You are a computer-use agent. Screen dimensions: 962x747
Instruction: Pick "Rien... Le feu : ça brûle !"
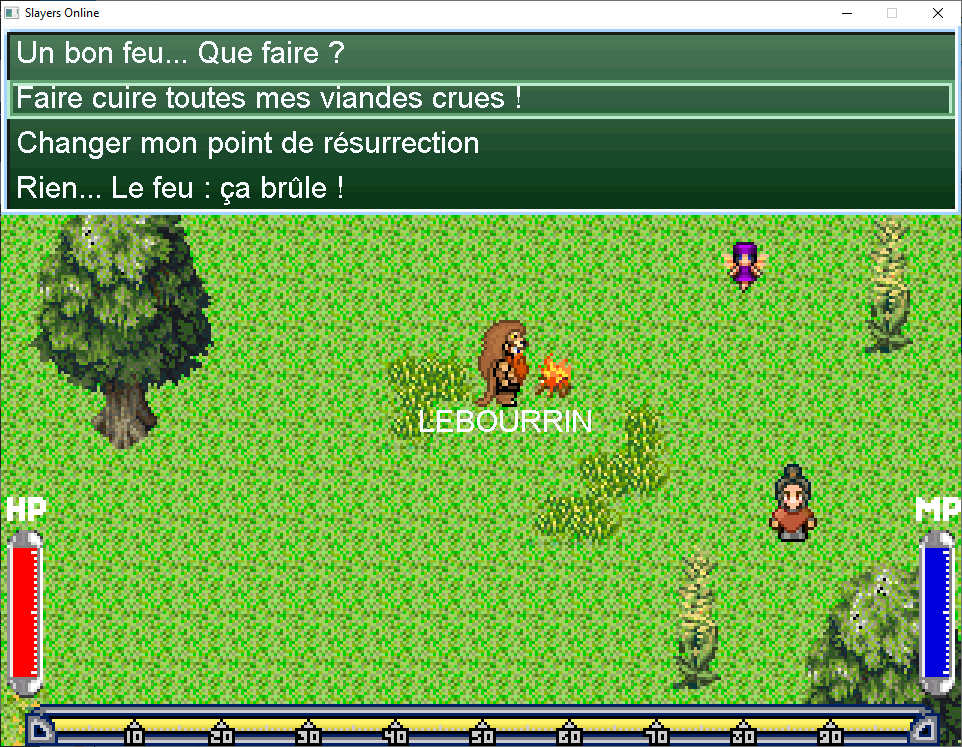pos(180,187)
